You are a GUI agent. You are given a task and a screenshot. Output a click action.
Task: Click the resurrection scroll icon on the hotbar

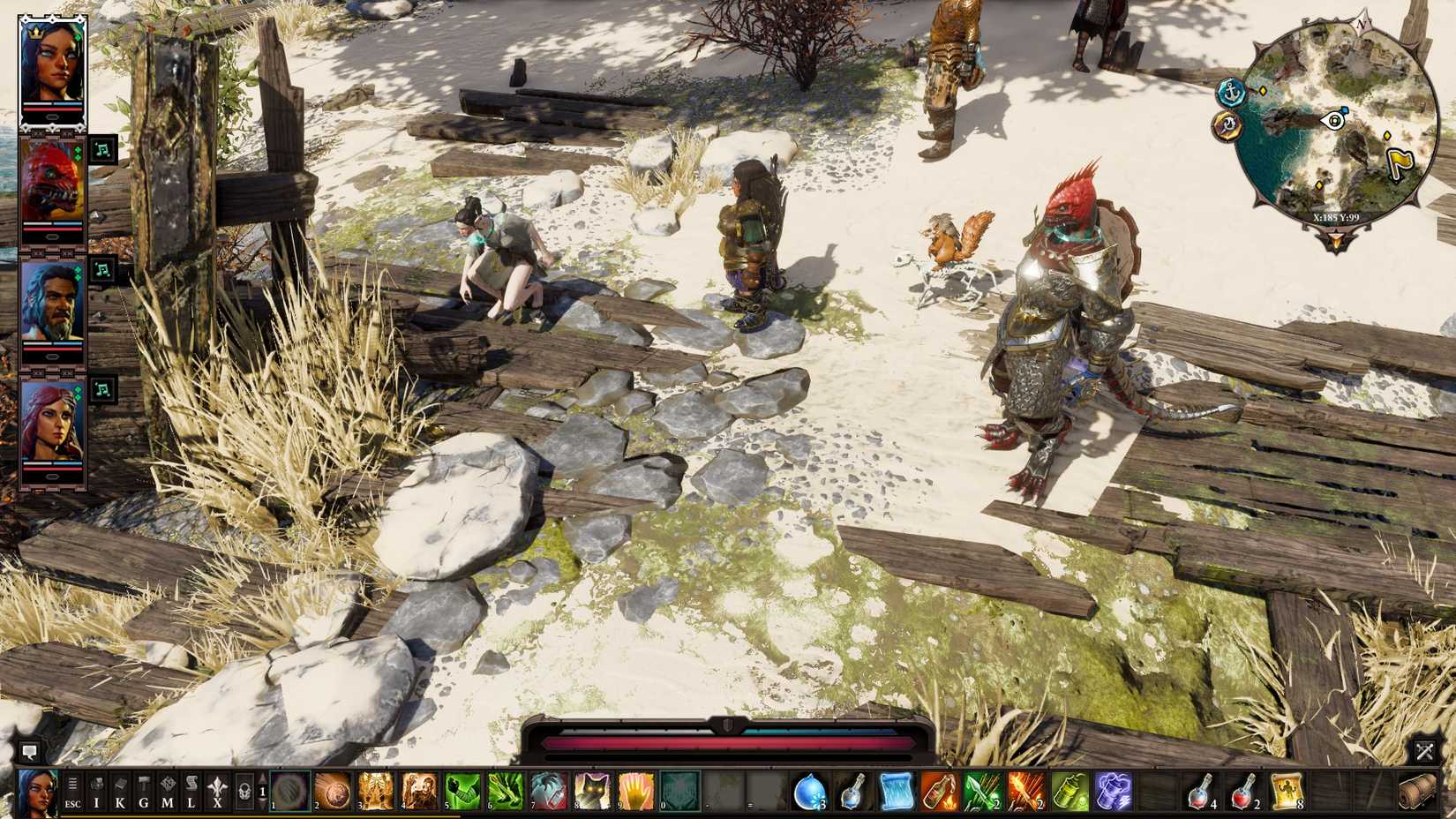(x=1285, y=791)
